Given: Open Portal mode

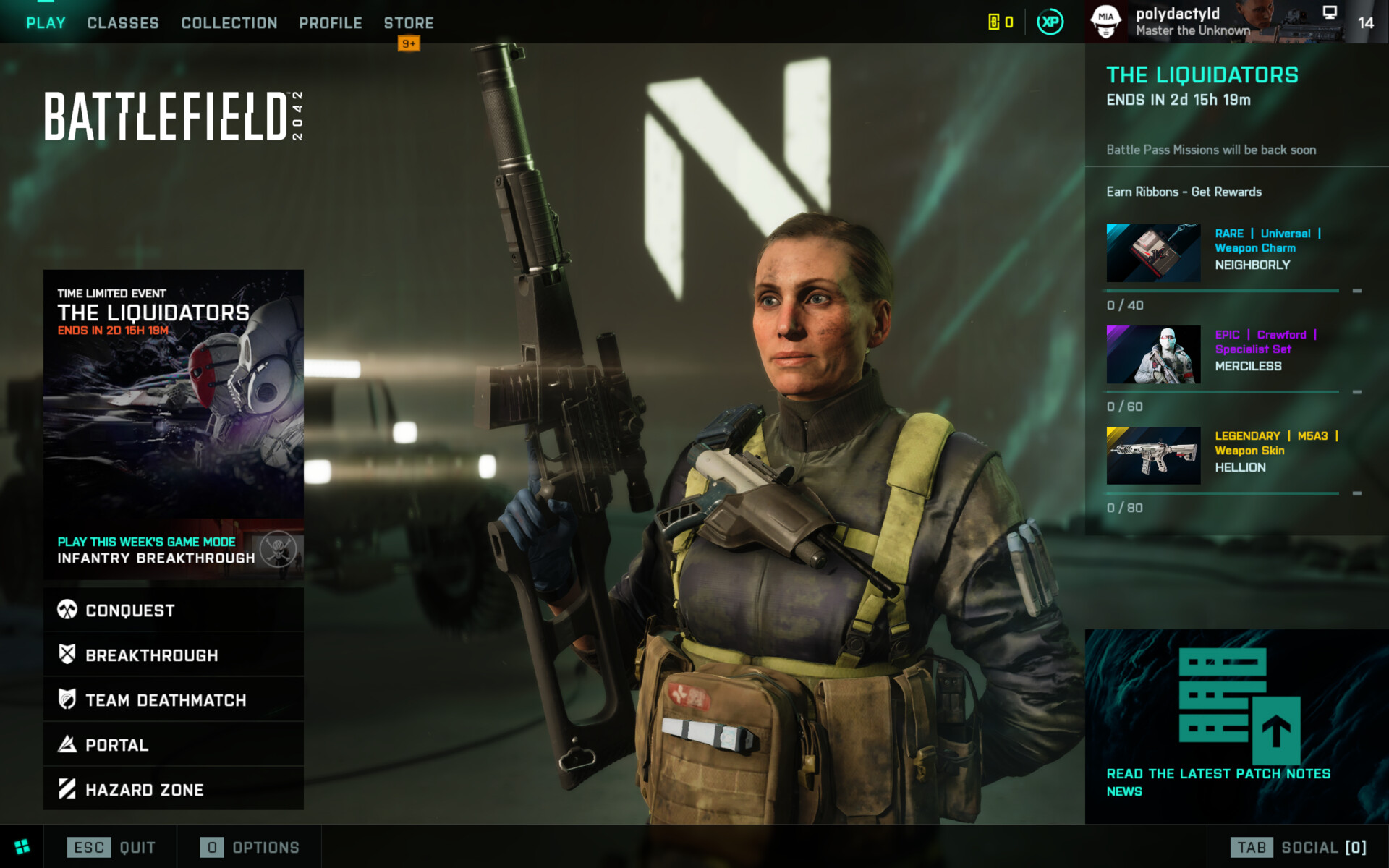Looking at the screenshot, I should click(174, 745).
